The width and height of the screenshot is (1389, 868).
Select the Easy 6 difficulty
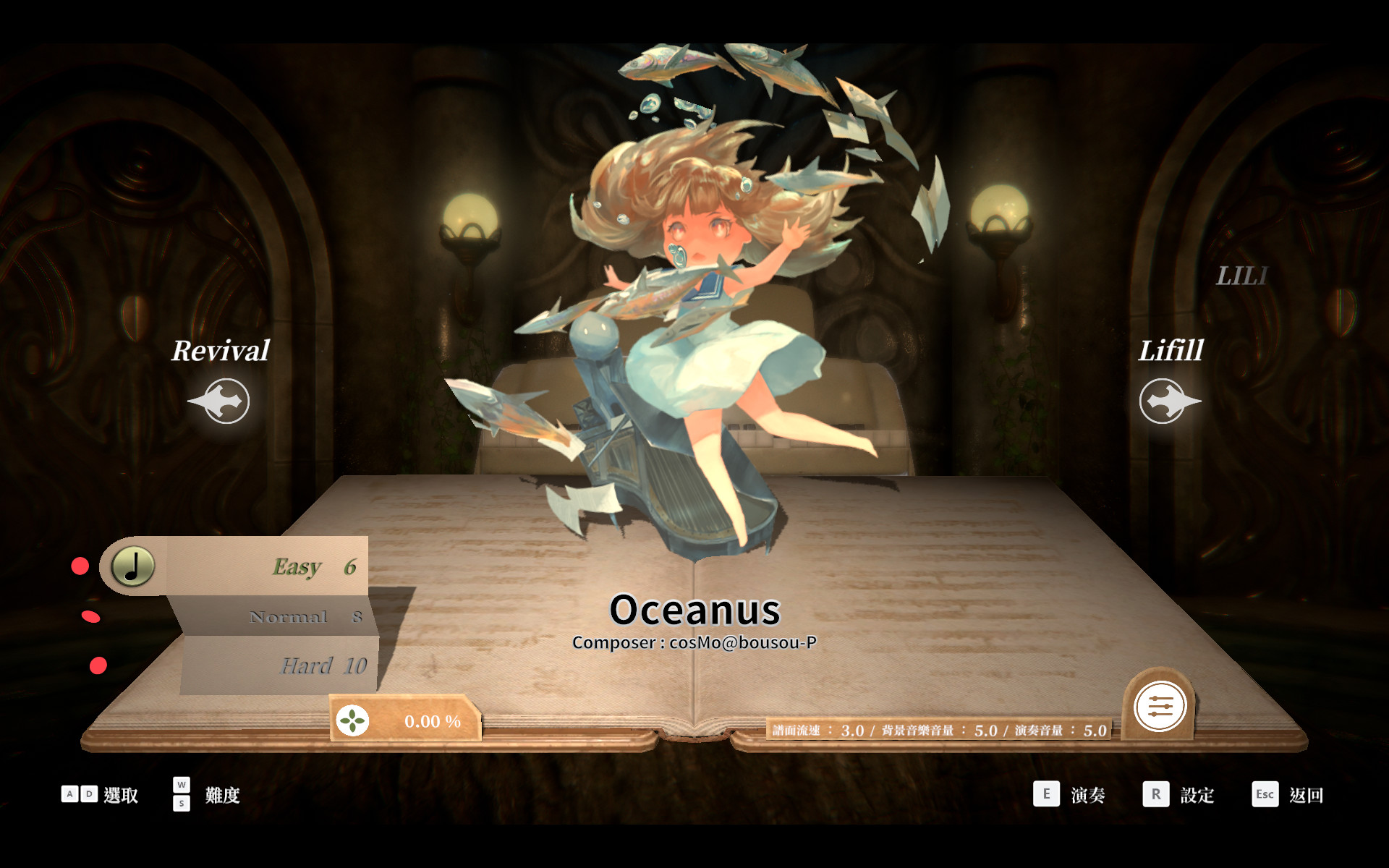tap(312, 567)
